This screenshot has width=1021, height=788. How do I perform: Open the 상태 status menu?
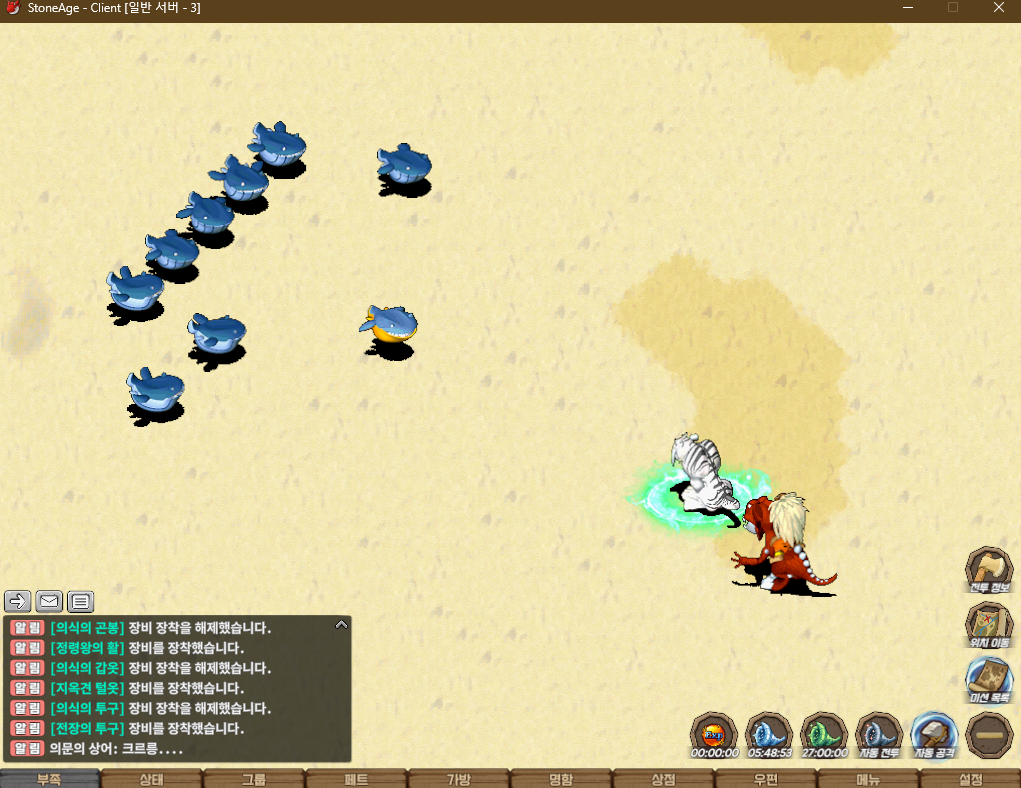(152, 779)
